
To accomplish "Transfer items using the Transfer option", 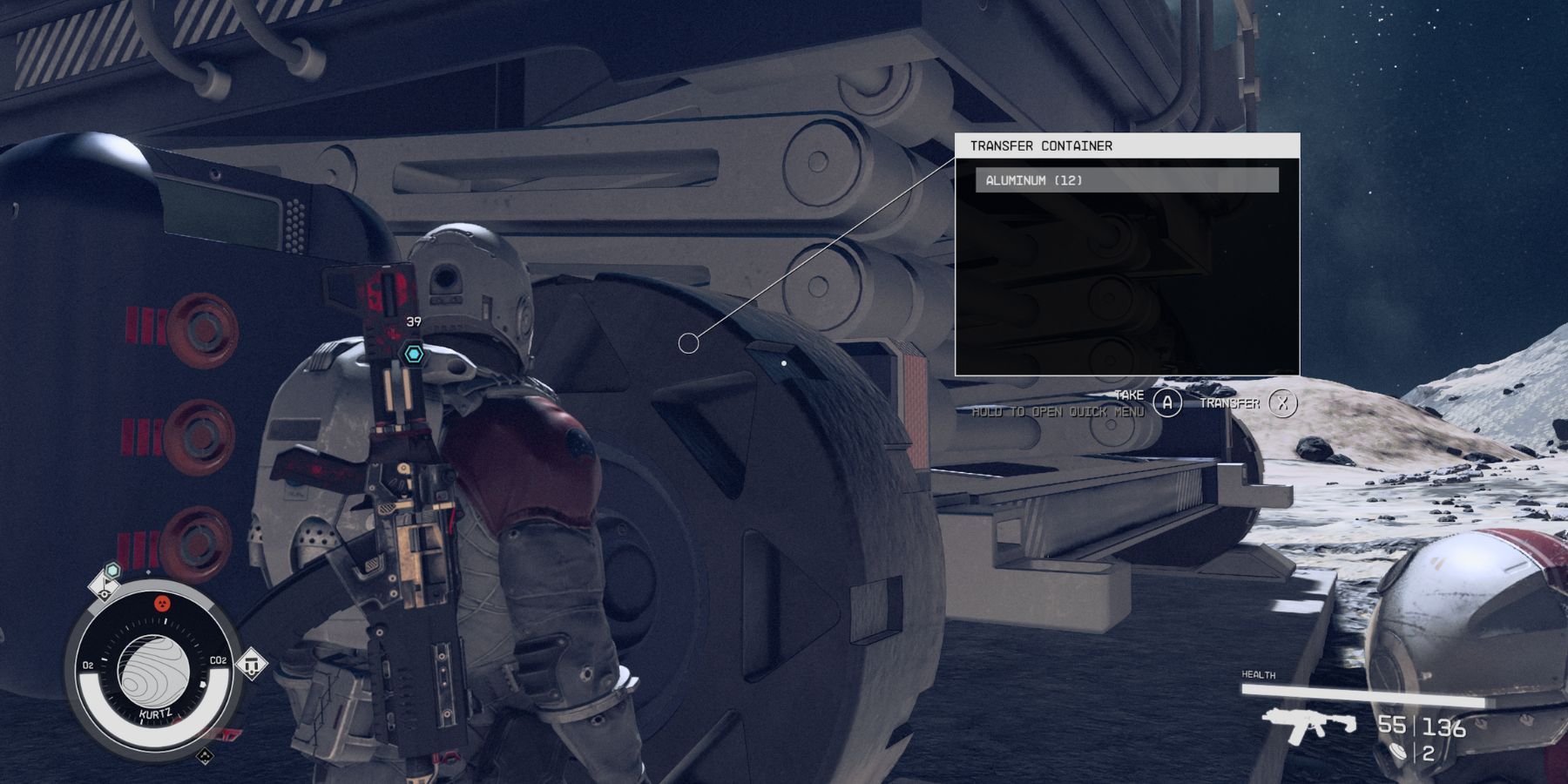I will click(1231, 402).
